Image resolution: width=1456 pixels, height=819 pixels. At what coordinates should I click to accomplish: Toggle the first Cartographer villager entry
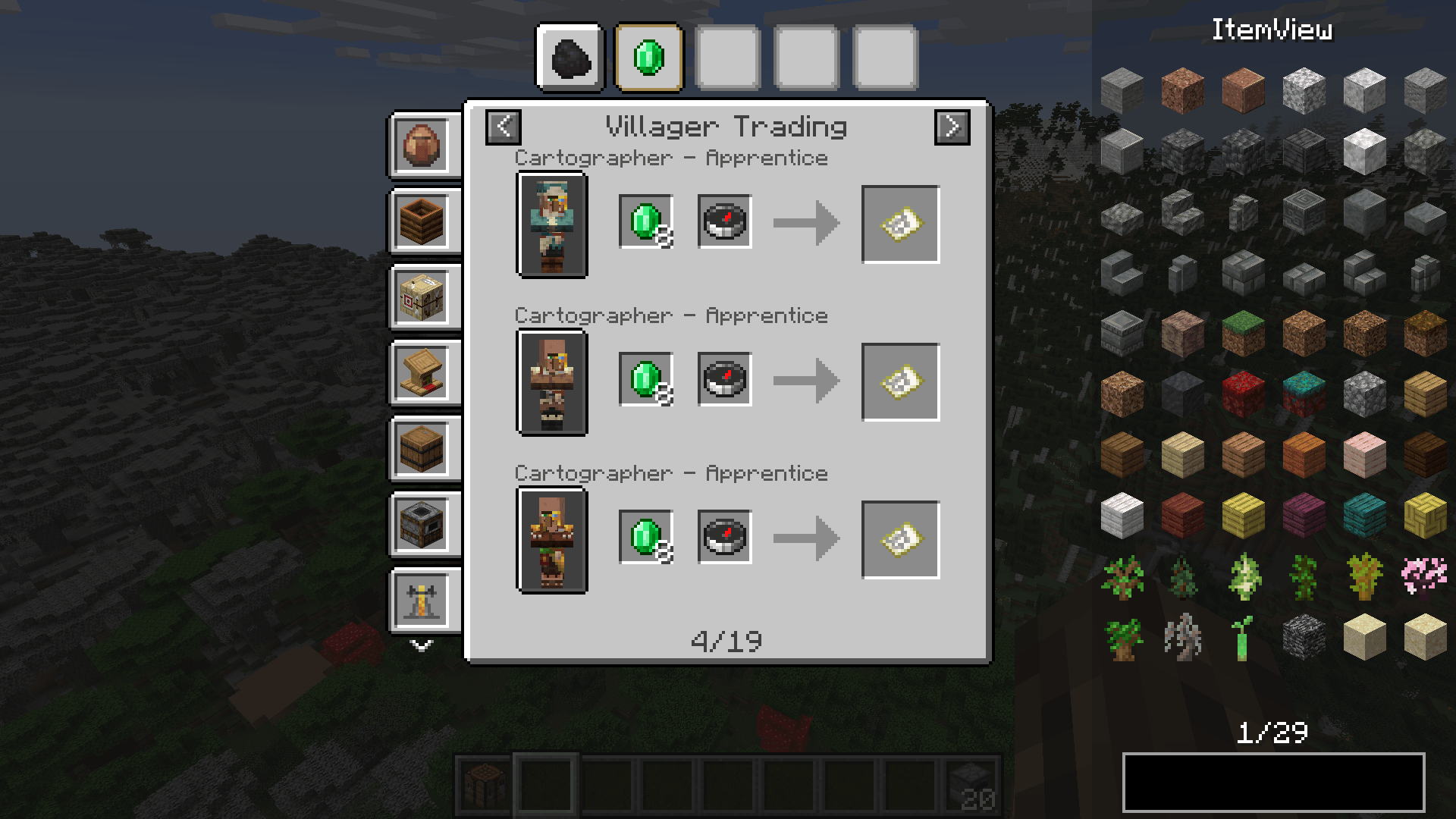[552, 224]
